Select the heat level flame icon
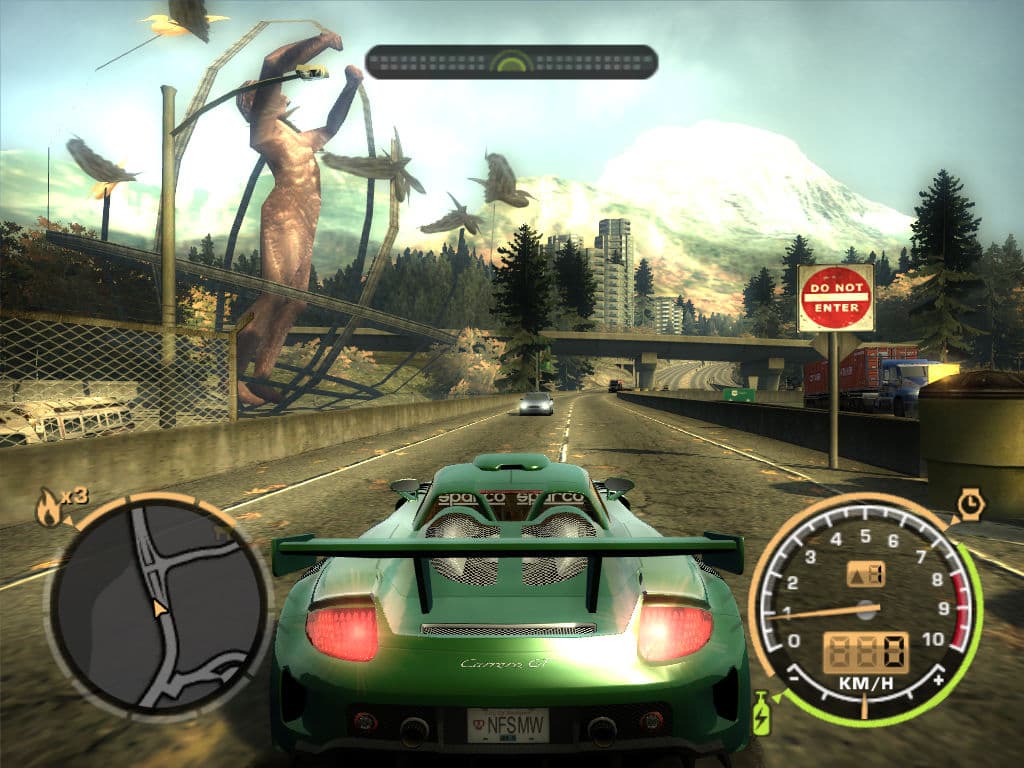The width and height of the screenshot is (1024, 768). pyautogui.click(x=48, y=509)
